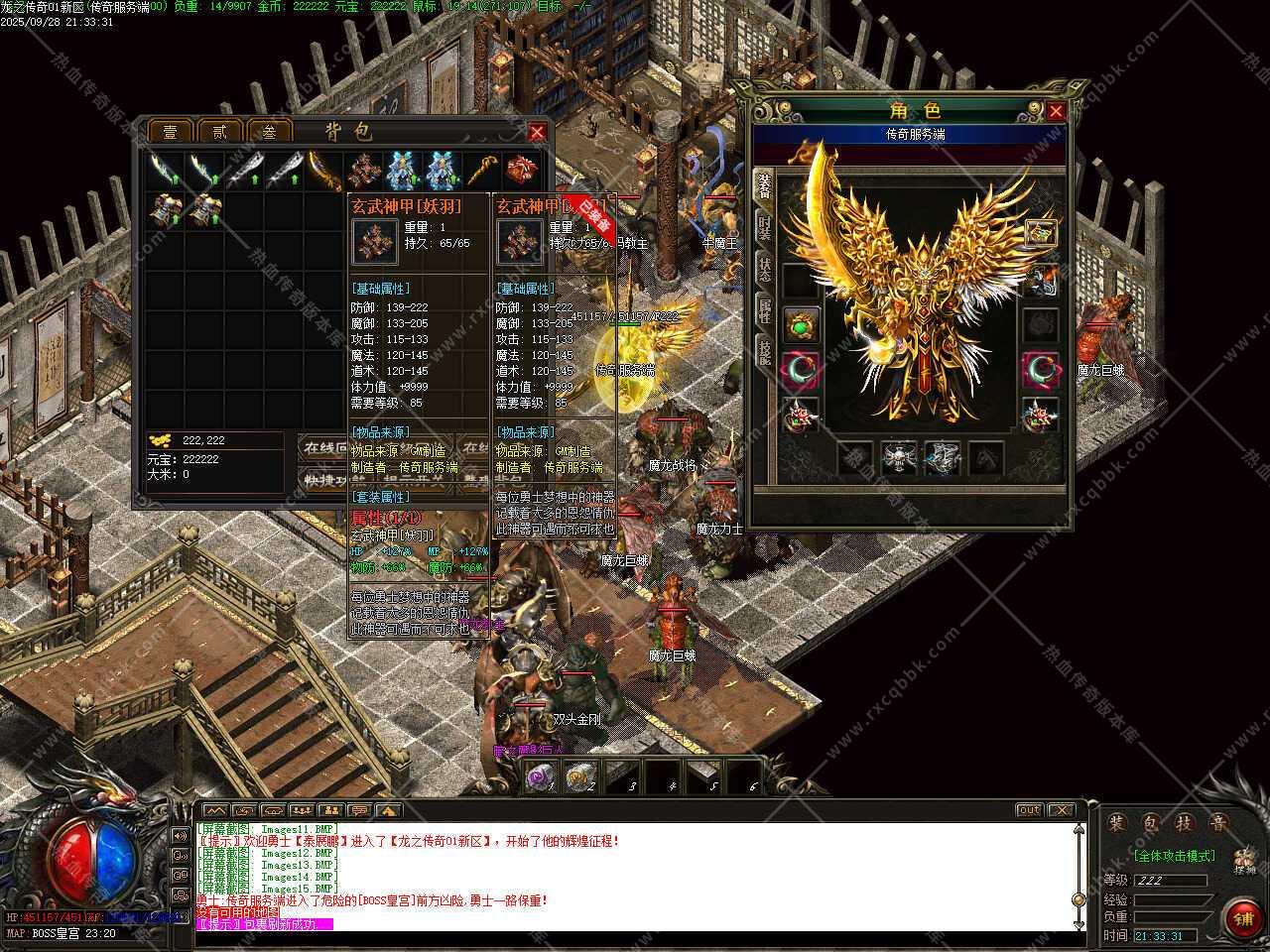Open the 技能 skills tab
The image size is (1270, 952).
point(764,352)
